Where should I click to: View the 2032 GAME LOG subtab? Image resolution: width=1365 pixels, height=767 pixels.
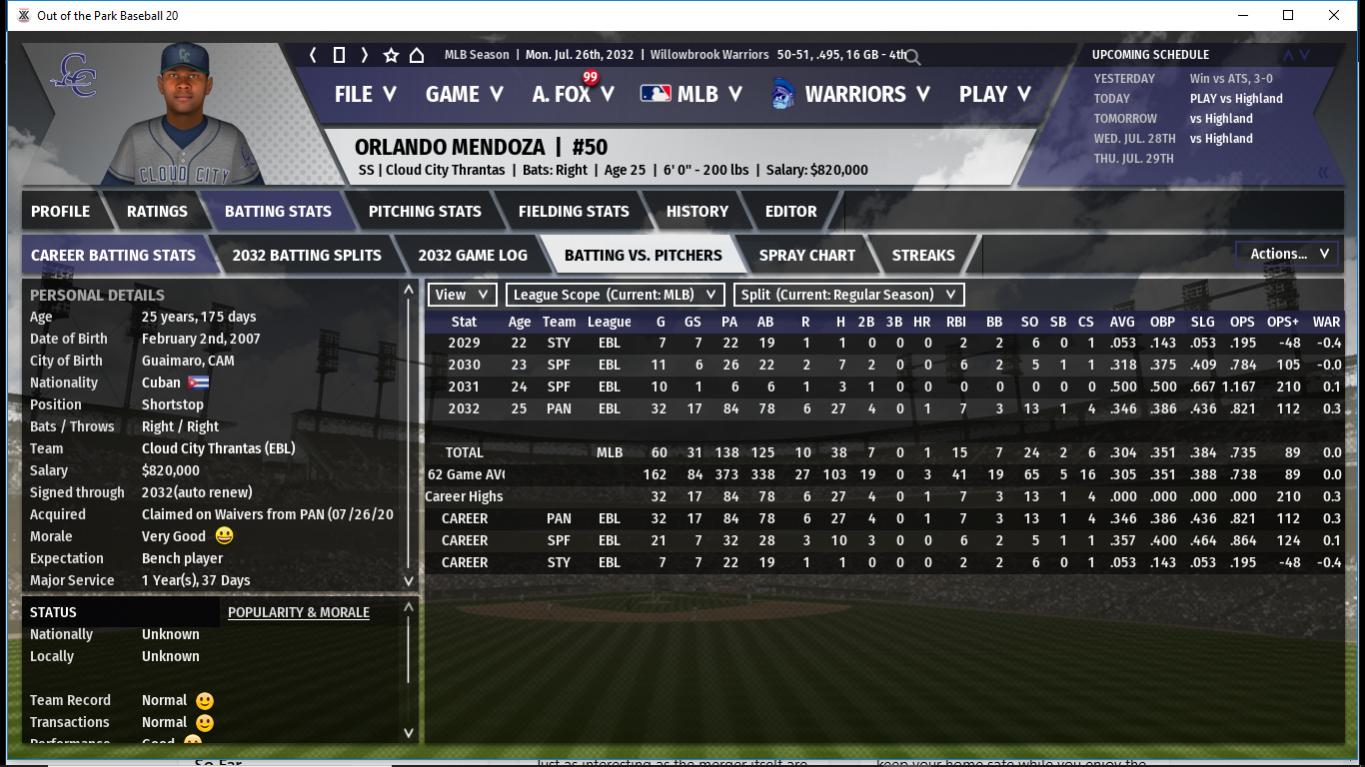tap(472, 255)
